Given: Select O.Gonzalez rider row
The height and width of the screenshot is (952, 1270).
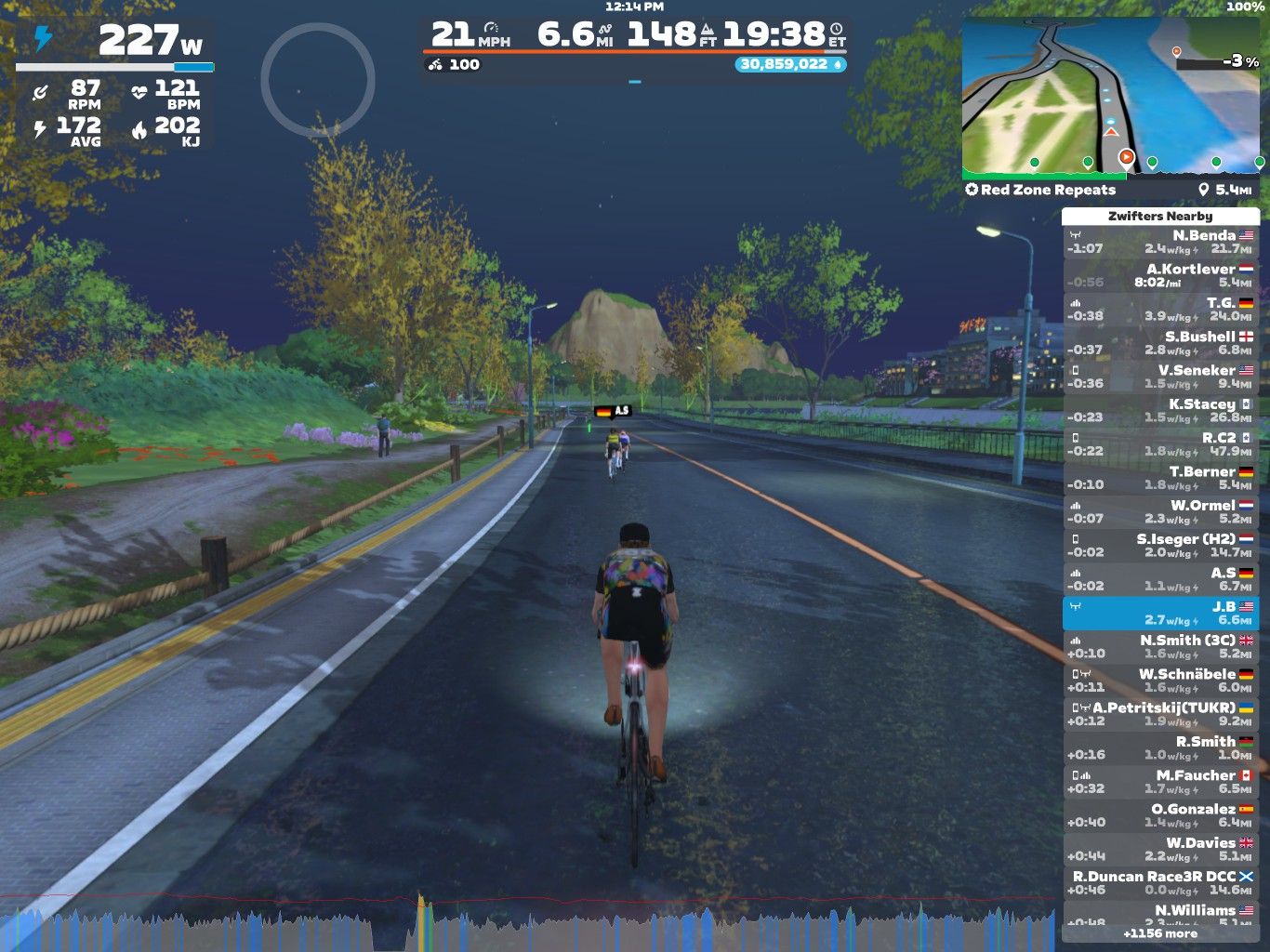Looking at the screenshot, I should tap(1160, 815).
